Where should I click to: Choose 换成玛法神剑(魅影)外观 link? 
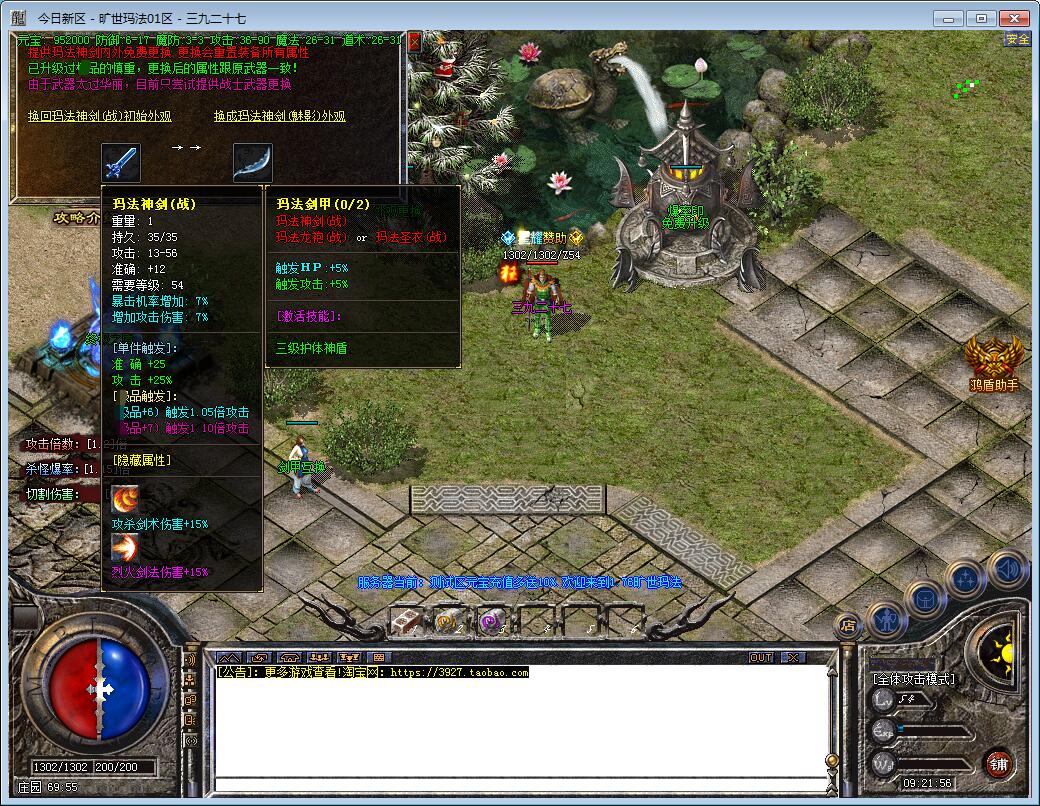click(x=279, y=116)
